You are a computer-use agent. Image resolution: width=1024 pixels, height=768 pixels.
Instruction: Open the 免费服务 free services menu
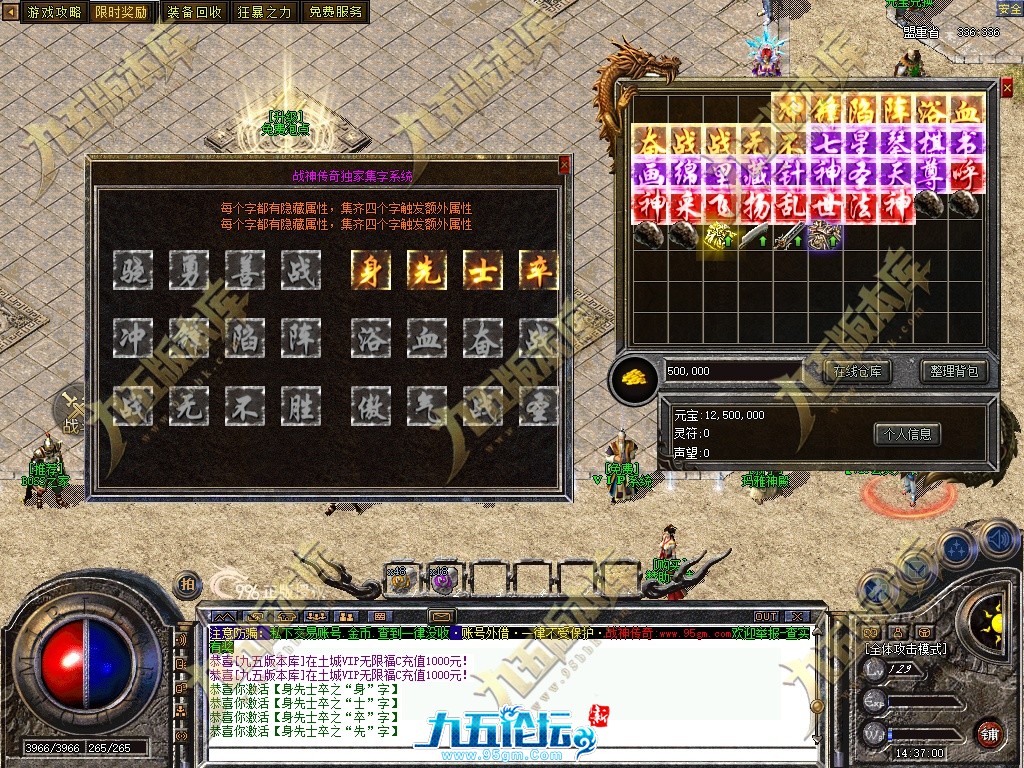(336, 12)
